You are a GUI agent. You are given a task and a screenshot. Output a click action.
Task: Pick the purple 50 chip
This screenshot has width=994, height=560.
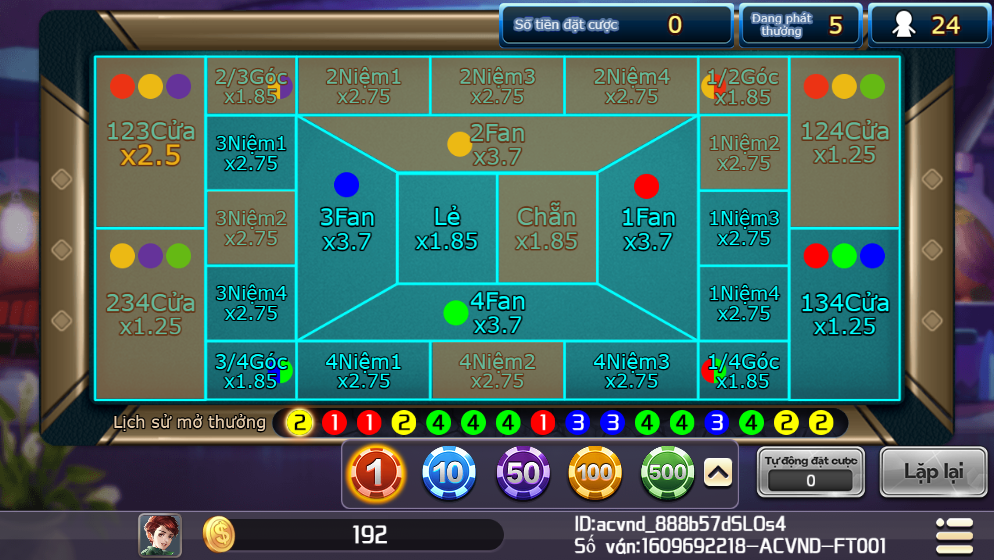click(x=523, y=474)
